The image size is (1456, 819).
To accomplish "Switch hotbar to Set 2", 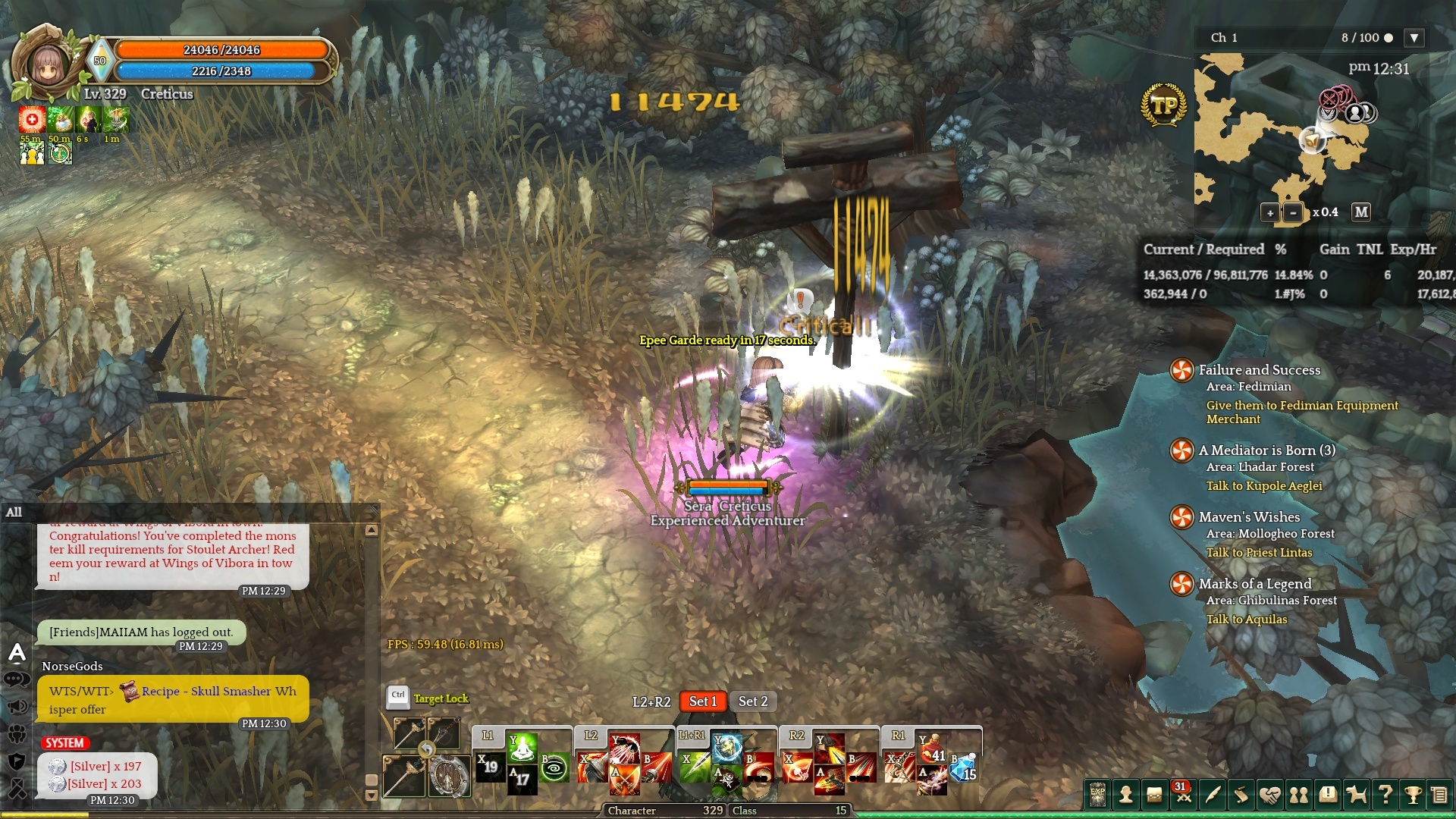I will click(x=753, y=701).
